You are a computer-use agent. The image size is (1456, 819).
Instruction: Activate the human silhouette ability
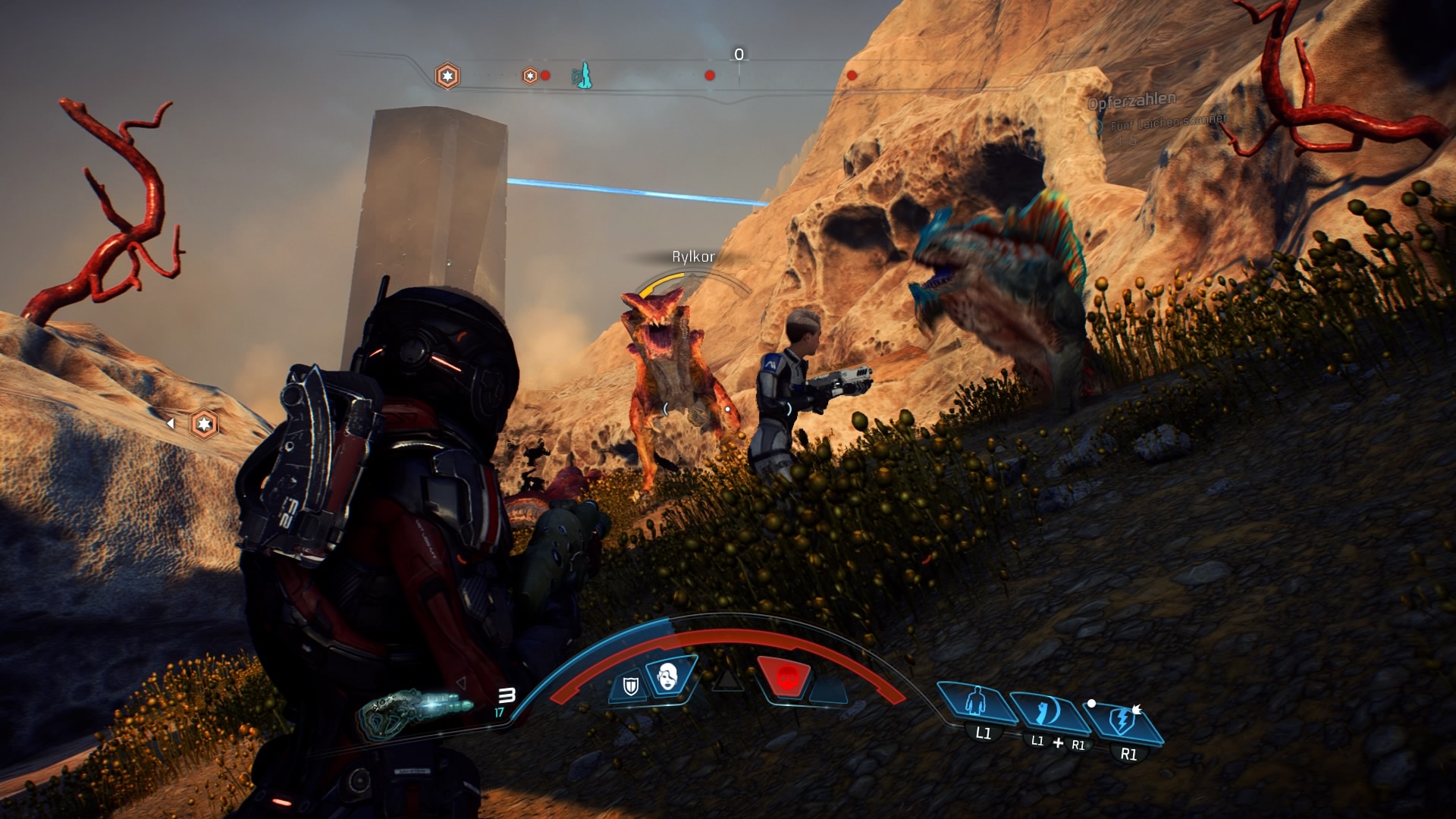point(977,701)
